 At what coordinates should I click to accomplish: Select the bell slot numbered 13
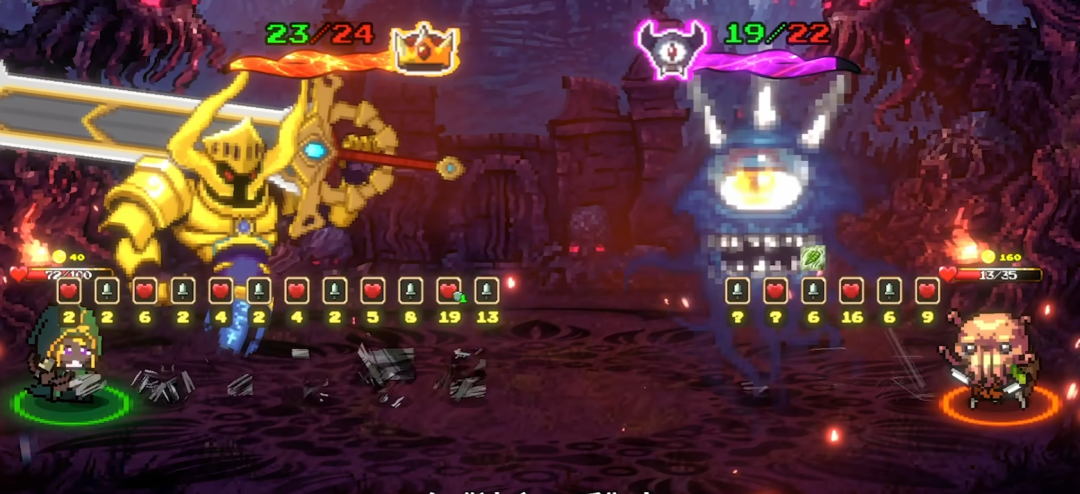[487, 291]
